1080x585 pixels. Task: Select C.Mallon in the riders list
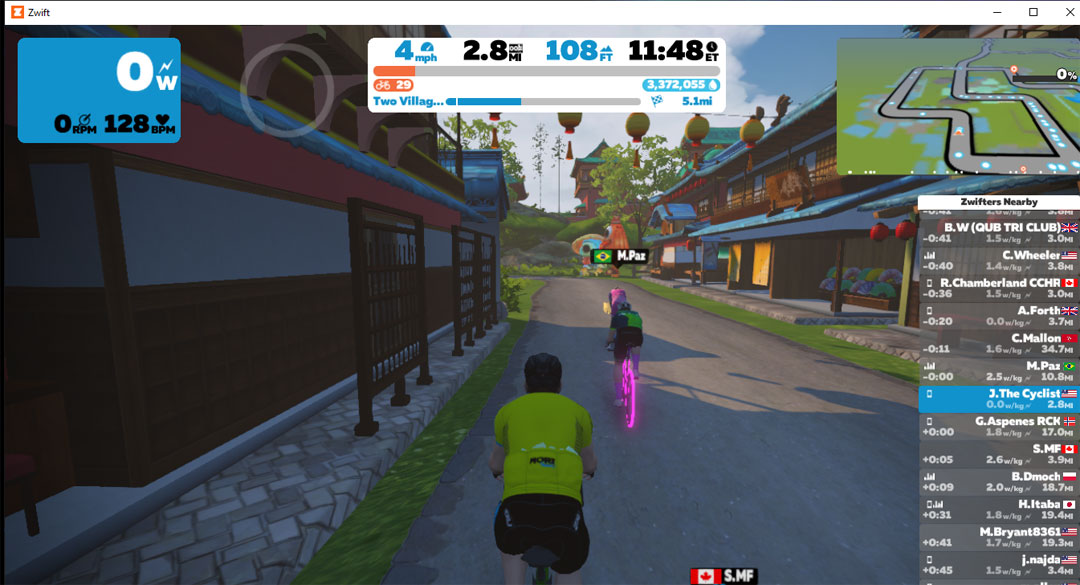click(998, 343)
